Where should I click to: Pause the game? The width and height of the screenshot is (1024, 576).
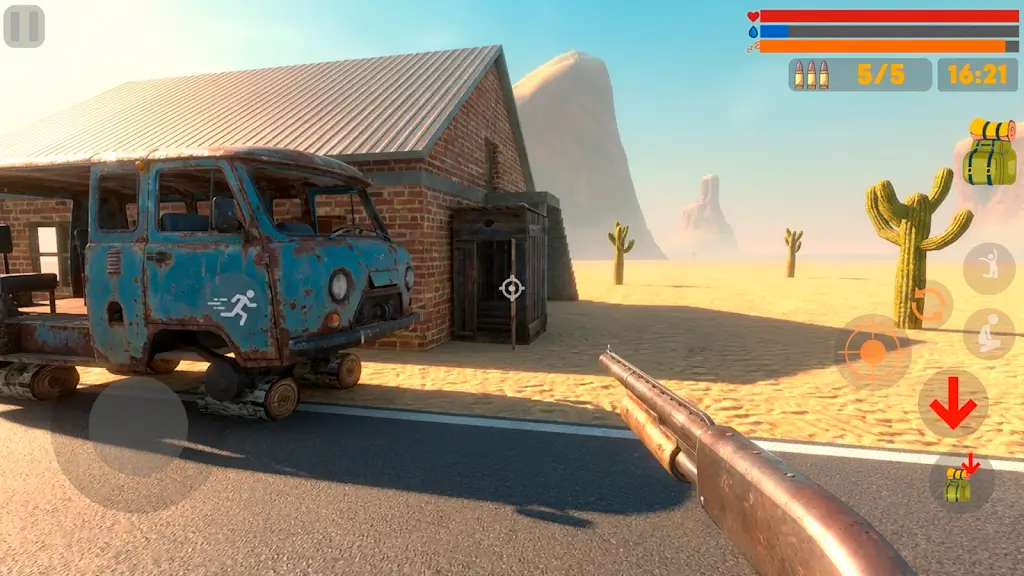(x=24, y=26)
